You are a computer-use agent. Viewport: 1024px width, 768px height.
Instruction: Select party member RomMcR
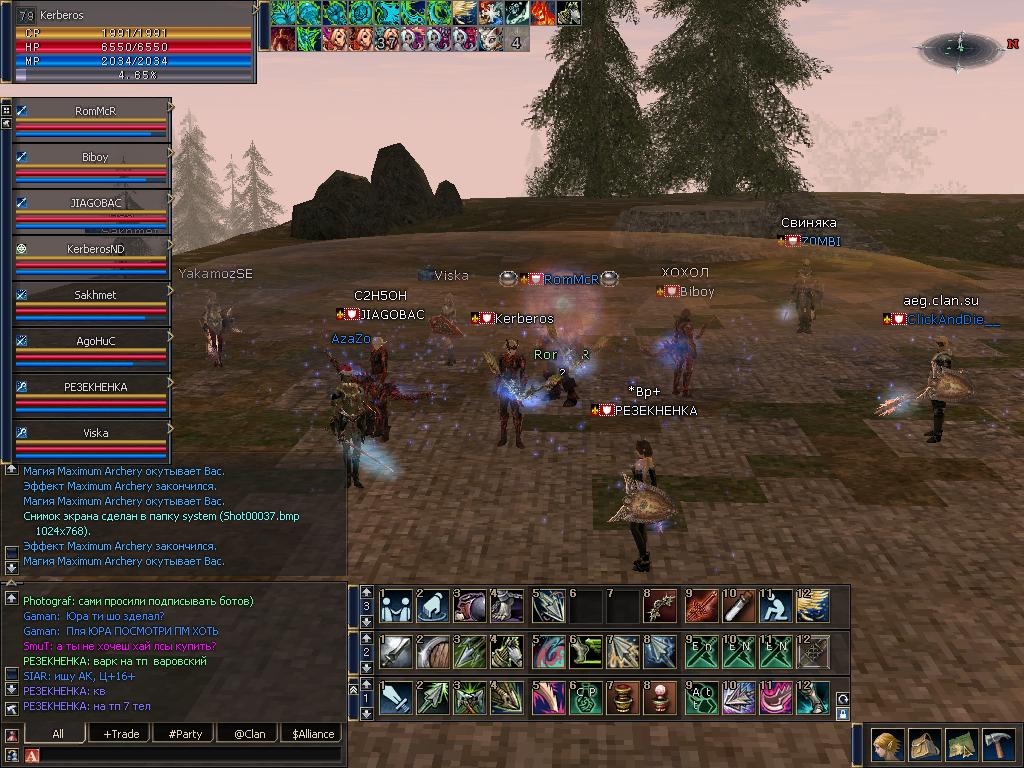coord(95,111)
